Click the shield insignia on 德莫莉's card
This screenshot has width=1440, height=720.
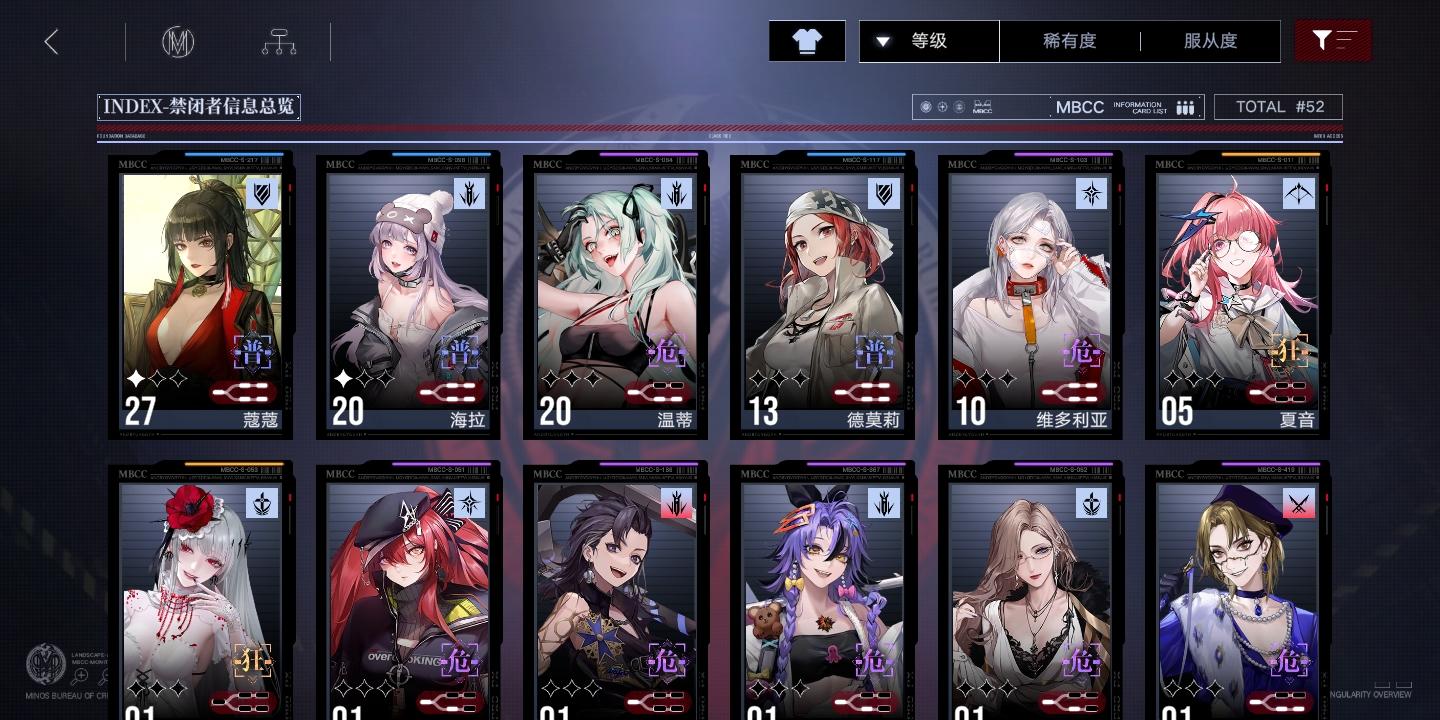point(885,194)
